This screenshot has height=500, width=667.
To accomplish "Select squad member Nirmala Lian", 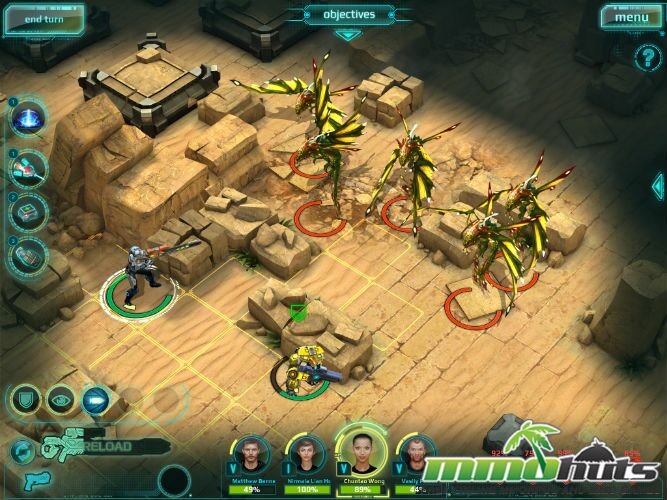I will point(306,458).
